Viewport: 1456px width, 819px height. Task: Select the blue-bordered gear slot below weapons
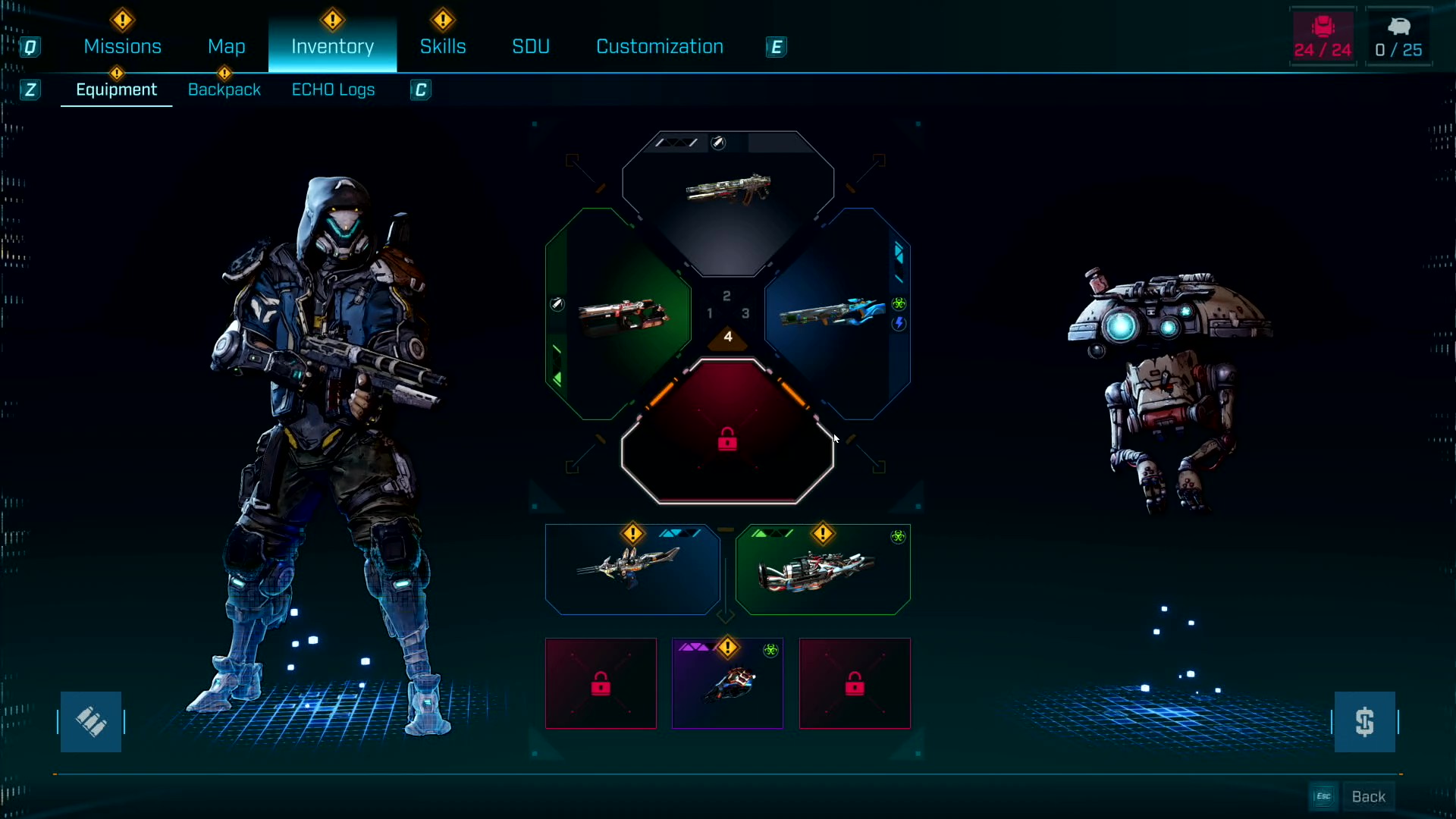click(x=632, y=570)
